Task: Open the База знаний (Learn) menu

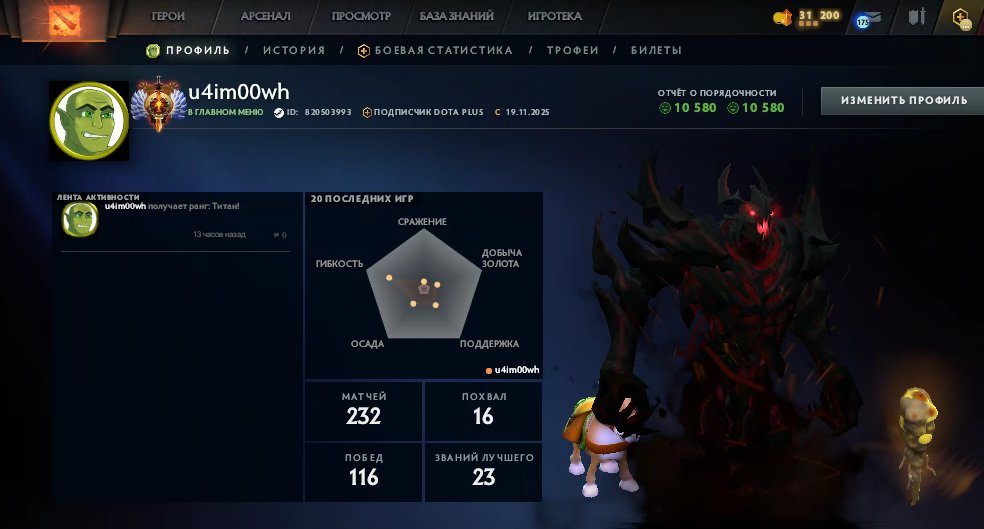Action: 456,17
